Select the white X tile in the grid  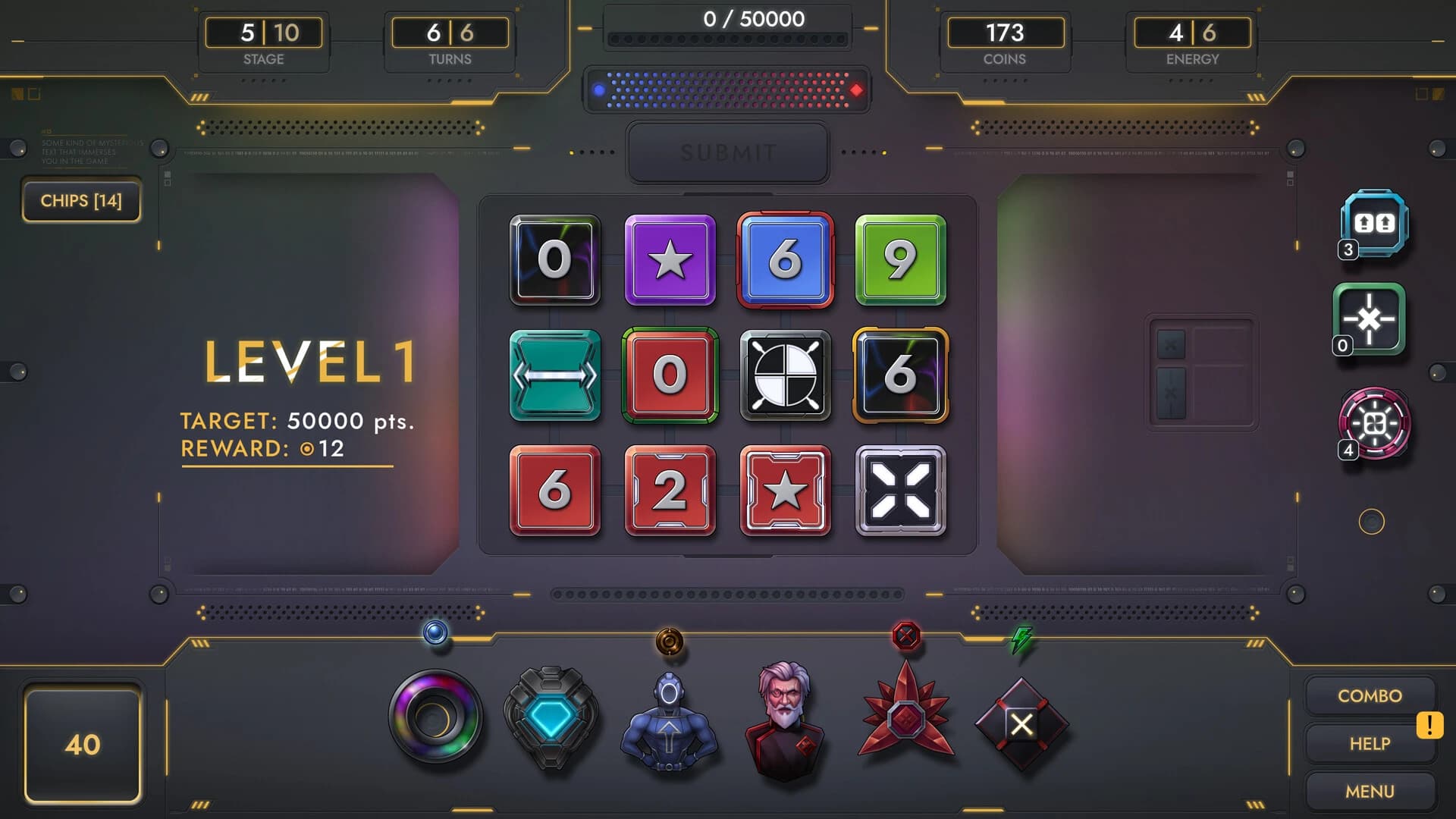click(901, 492)
